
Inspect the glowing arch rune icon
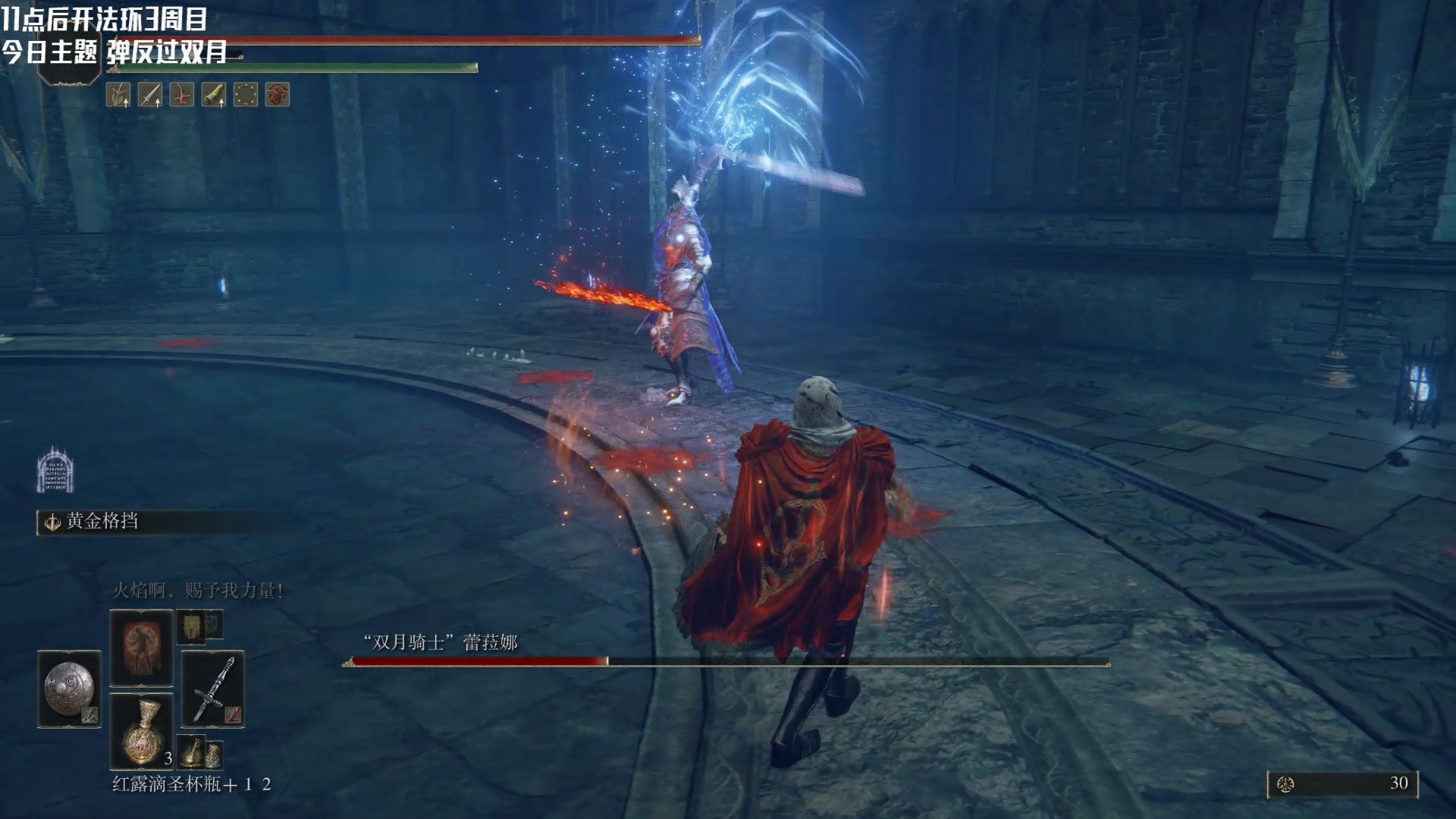click(55, 469)
